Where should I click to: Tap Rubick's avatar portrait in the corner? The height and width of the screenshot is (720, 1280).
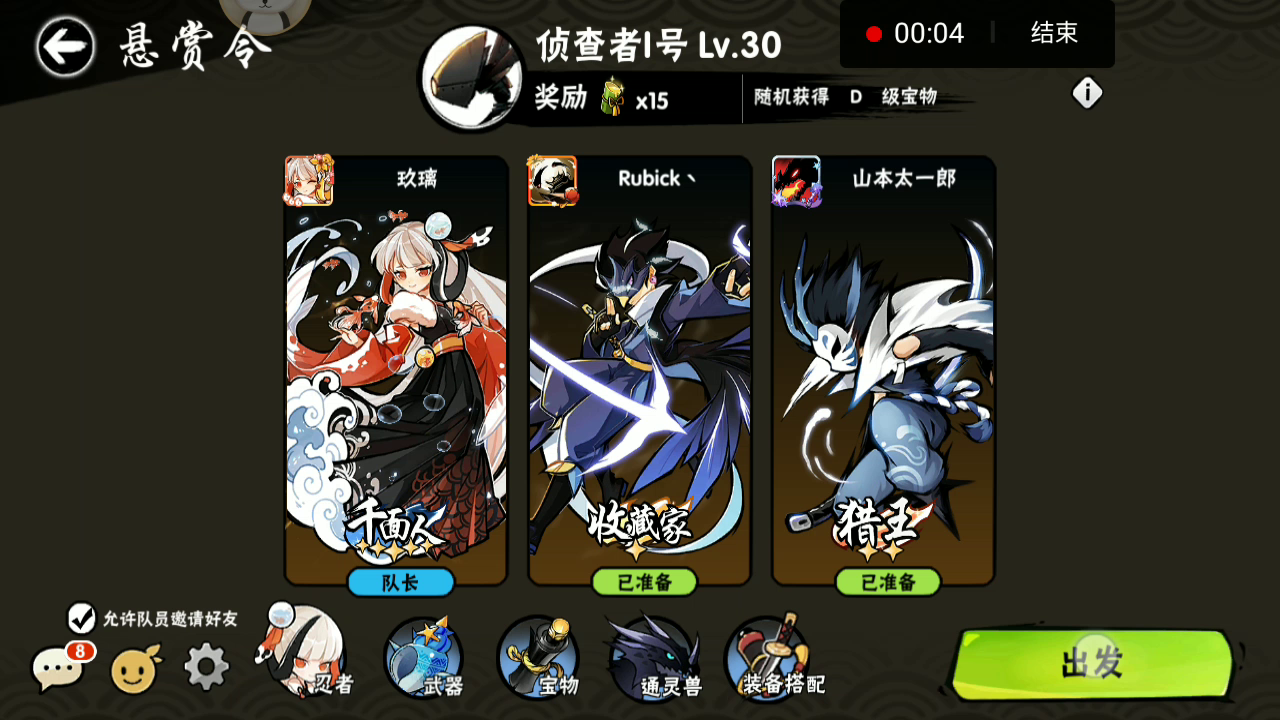pos(553,180)
